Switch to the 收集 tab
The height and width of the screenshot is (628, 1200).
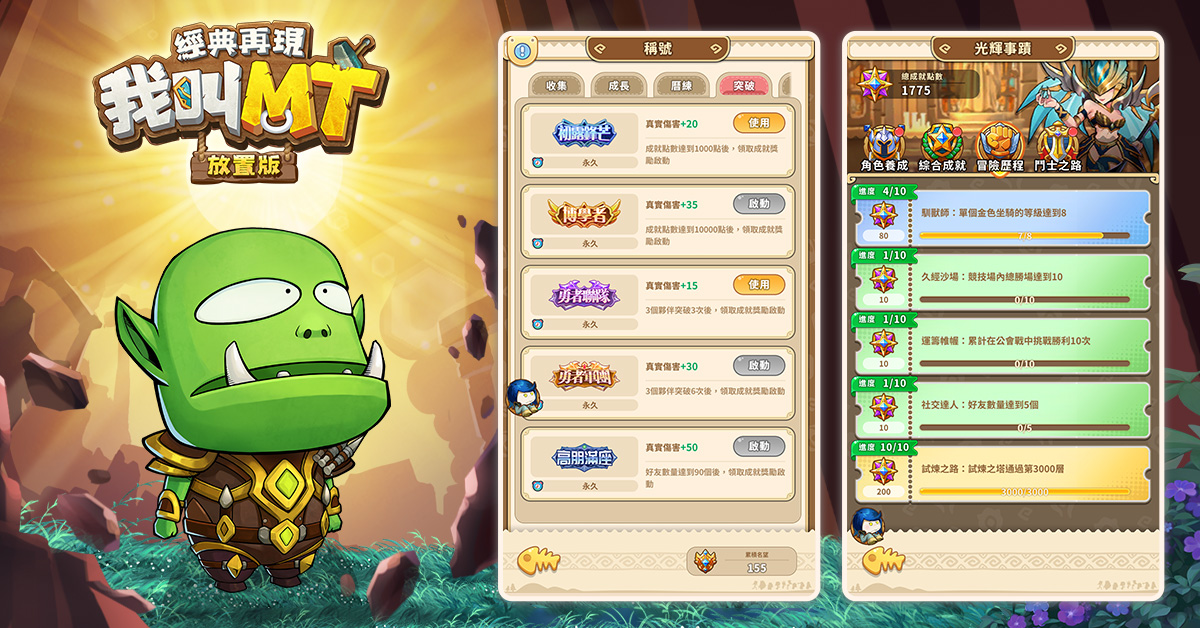pos(556,86)
